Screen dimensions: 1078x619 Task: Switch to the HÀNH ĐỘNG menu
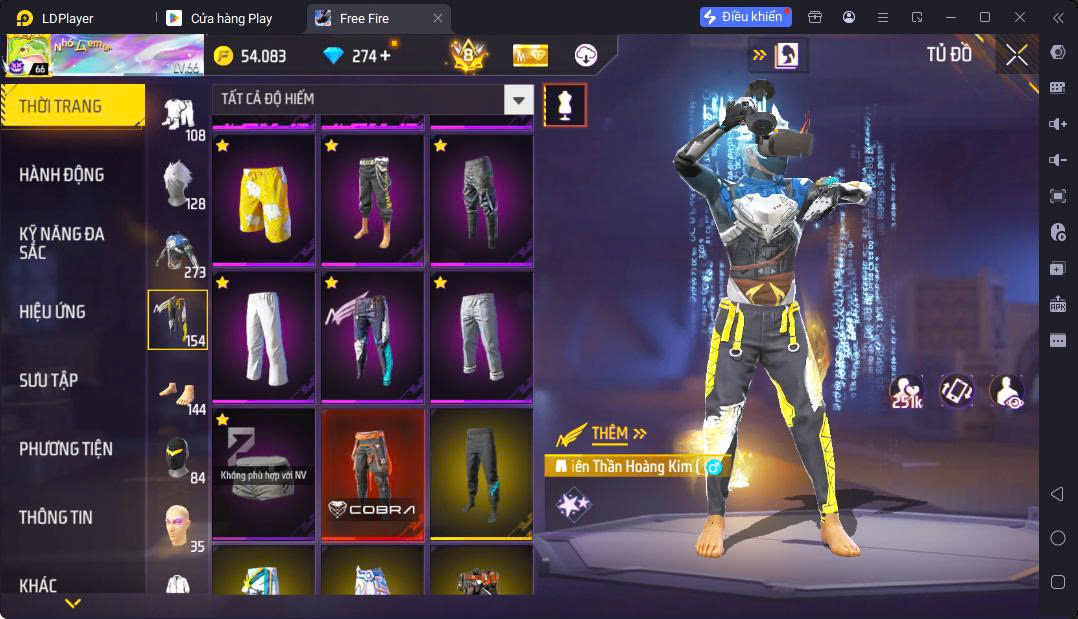[x=62, y=175]
